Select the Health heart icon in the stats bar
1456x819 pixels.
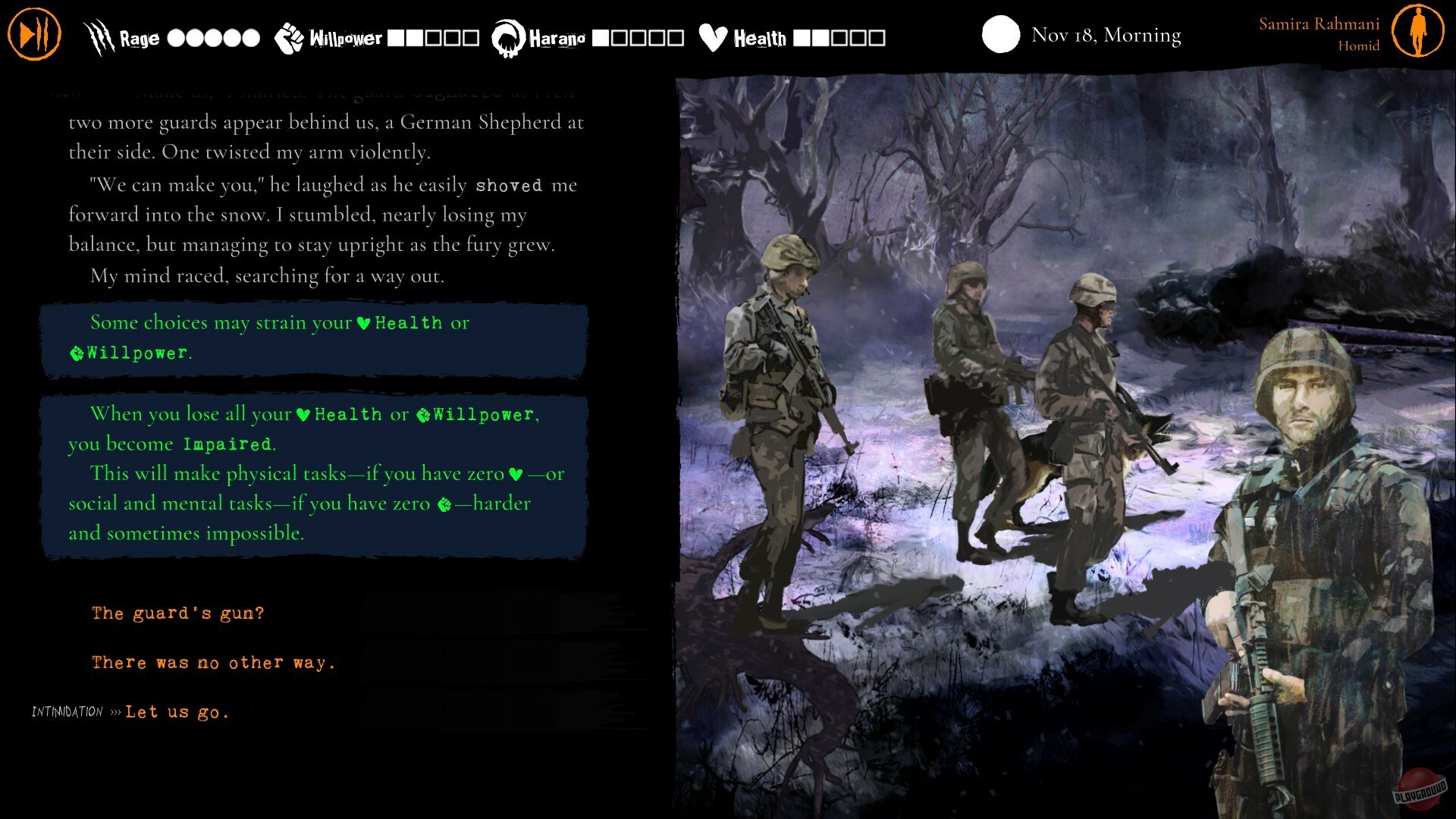click(711, 35)
